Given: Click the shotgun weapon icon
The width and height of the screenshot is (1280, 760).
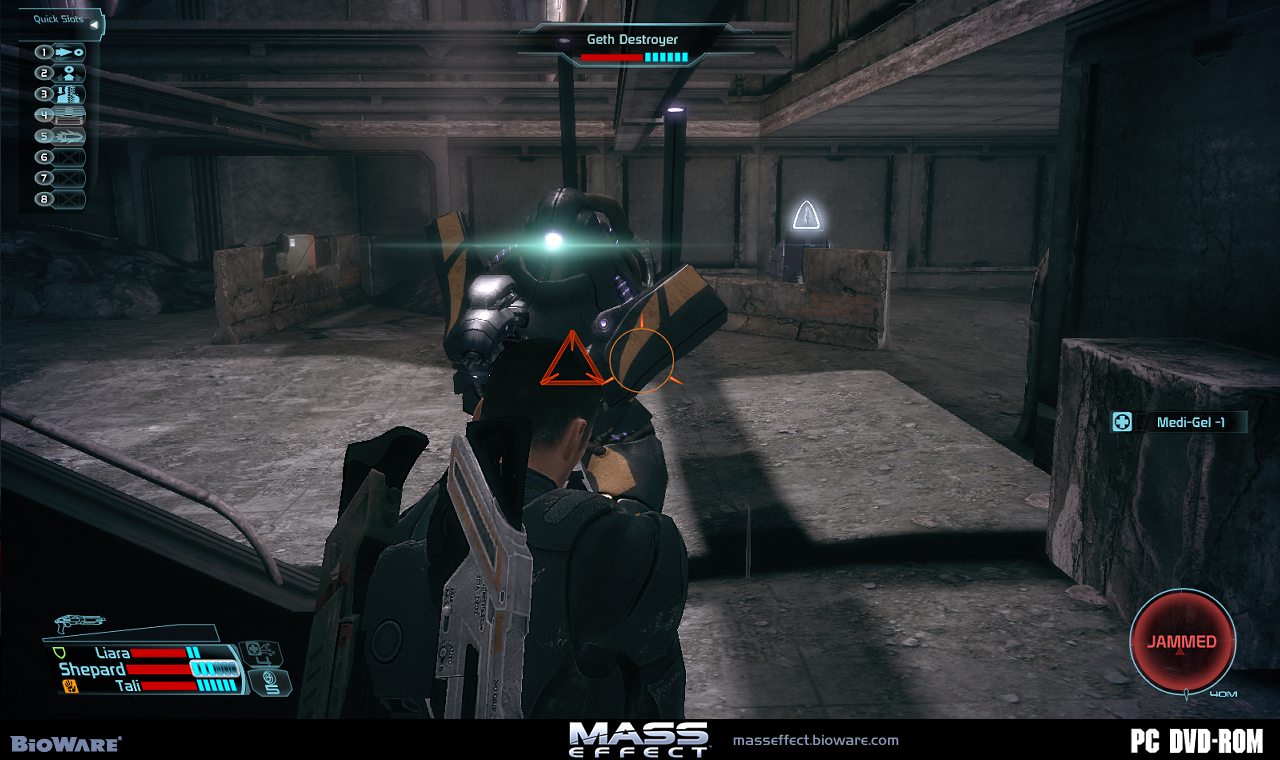Looking at the screenshot, I should coord(80,623).
